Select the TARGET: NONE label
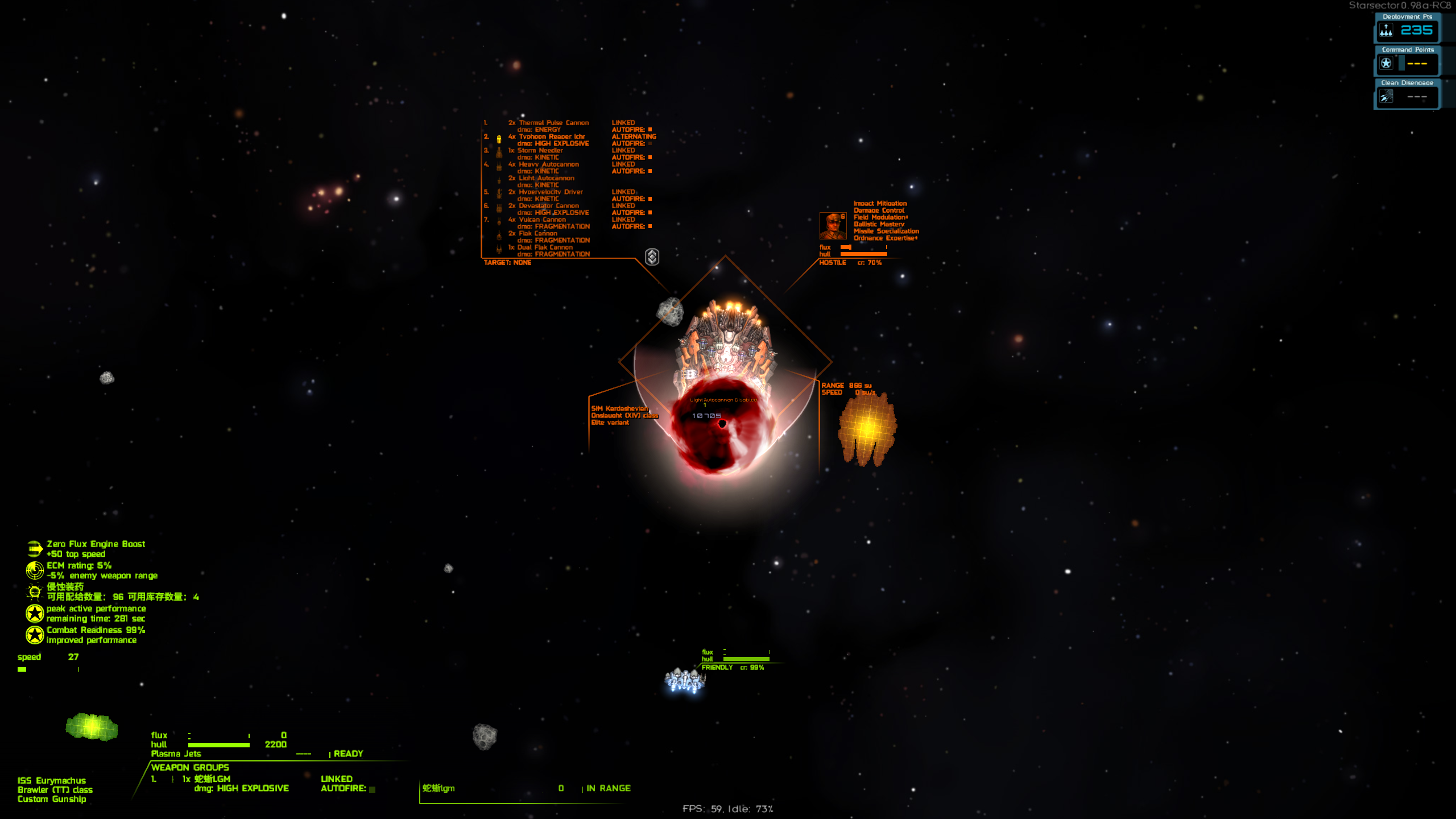 tap(507, 263)
